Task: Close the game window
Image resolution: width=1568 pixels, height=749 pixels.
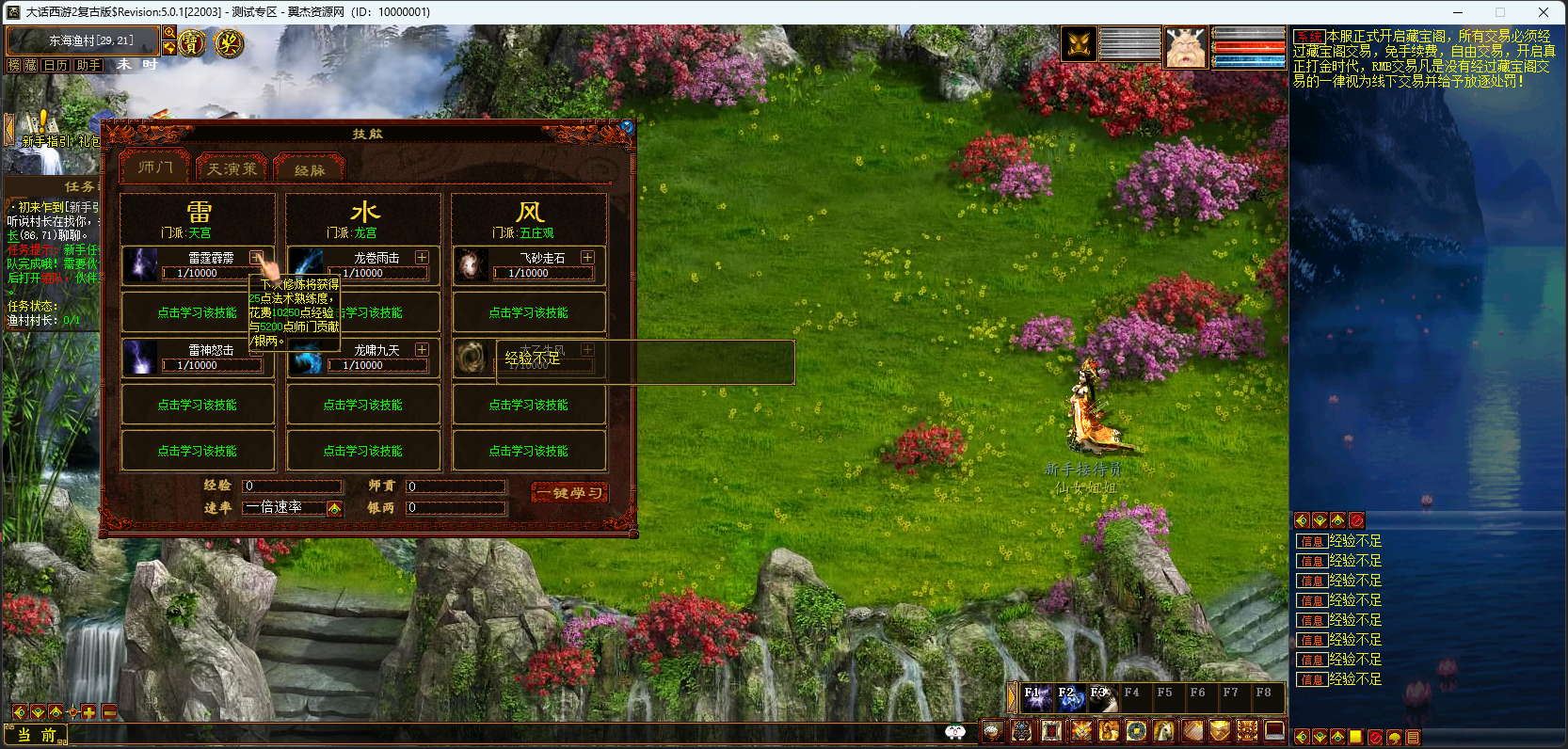Action: 1544,12
